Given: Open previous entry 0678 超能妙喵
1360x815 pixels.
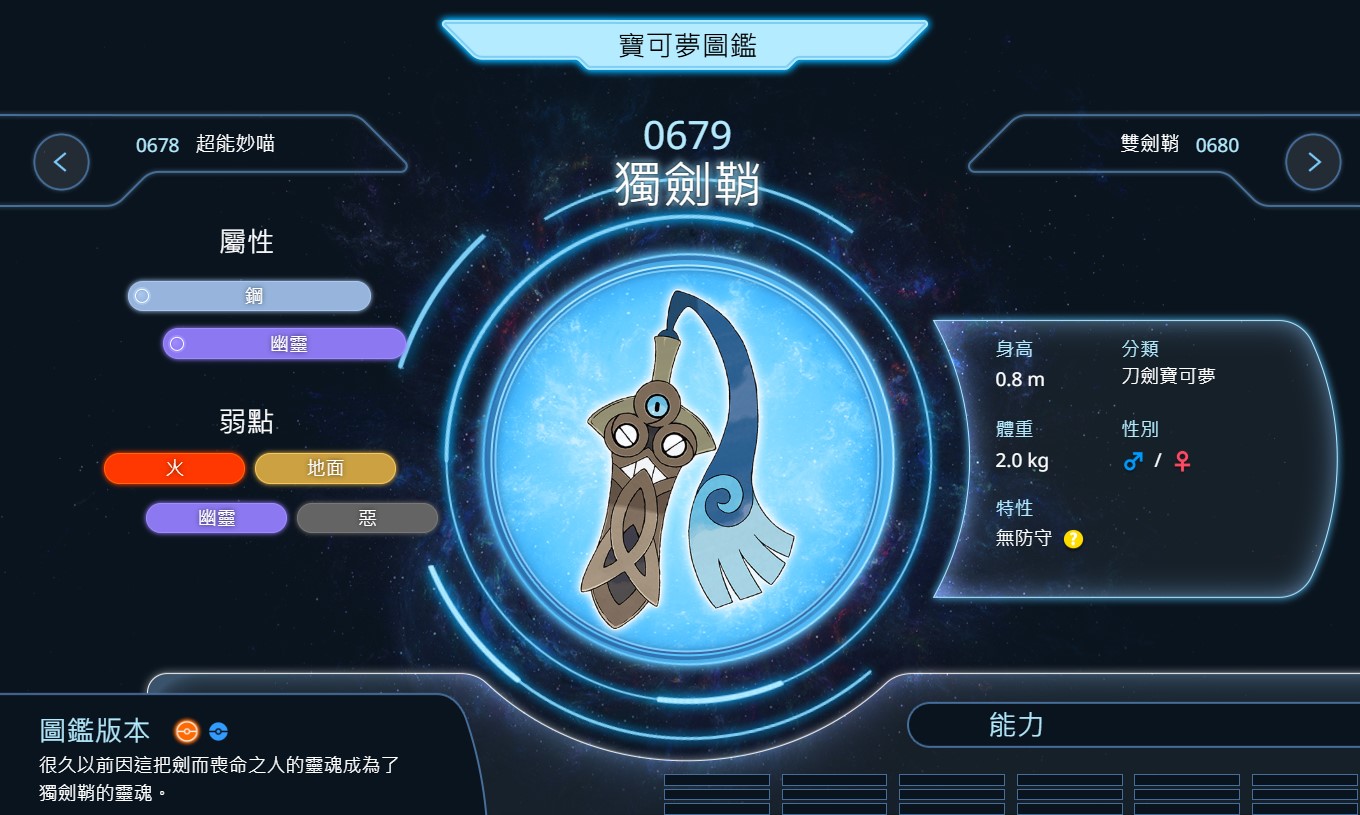Looking at the screenshot, I should (205, 145).
